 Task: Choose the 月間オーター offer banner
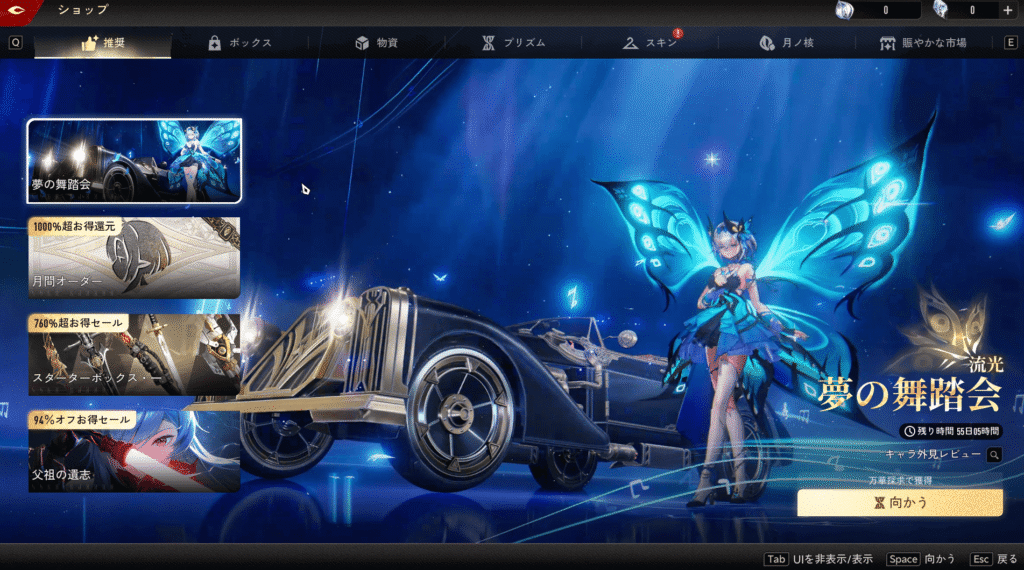click(x=134, y=258)
